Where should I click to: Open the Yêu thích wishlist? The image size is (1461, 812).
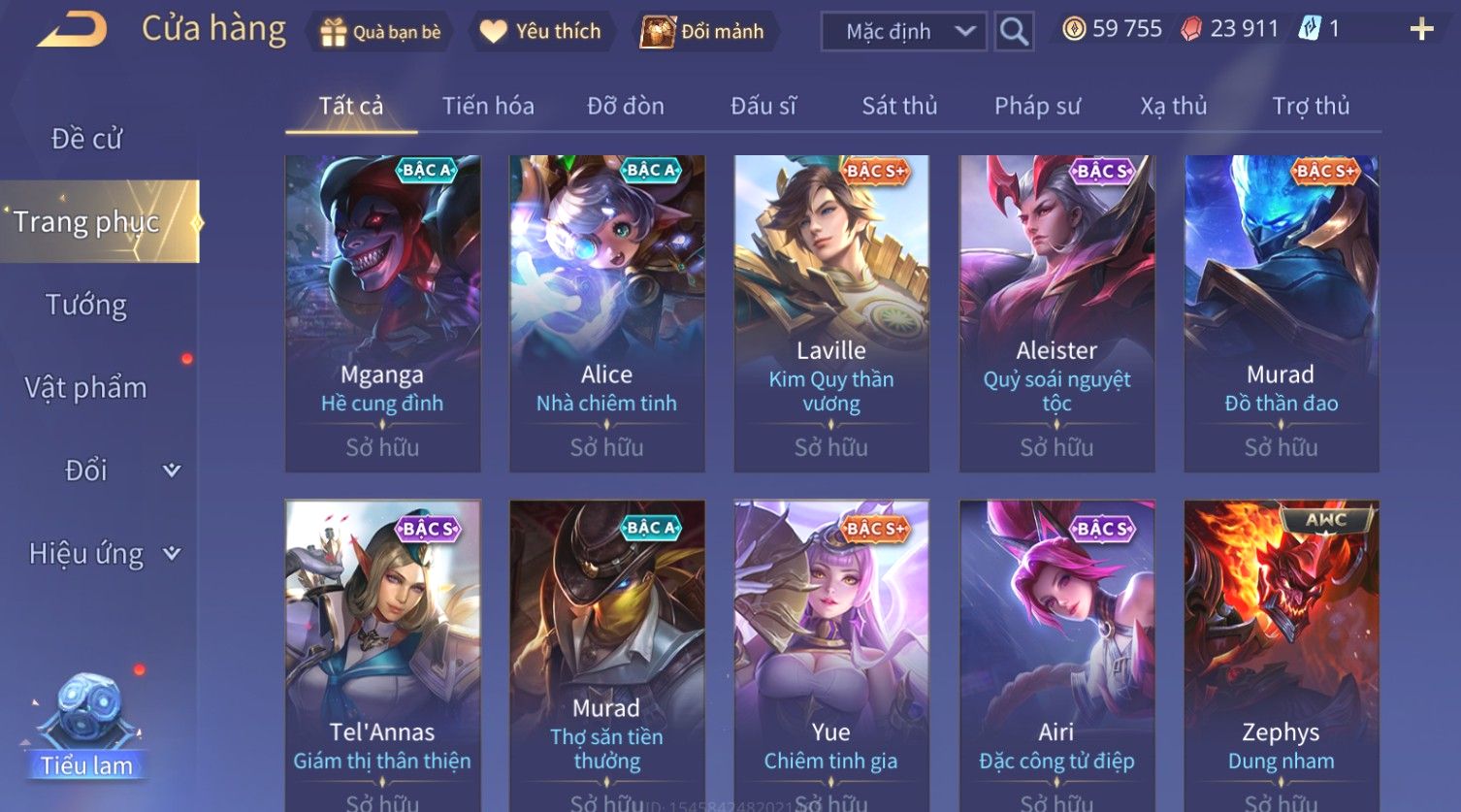click(541, 32)
